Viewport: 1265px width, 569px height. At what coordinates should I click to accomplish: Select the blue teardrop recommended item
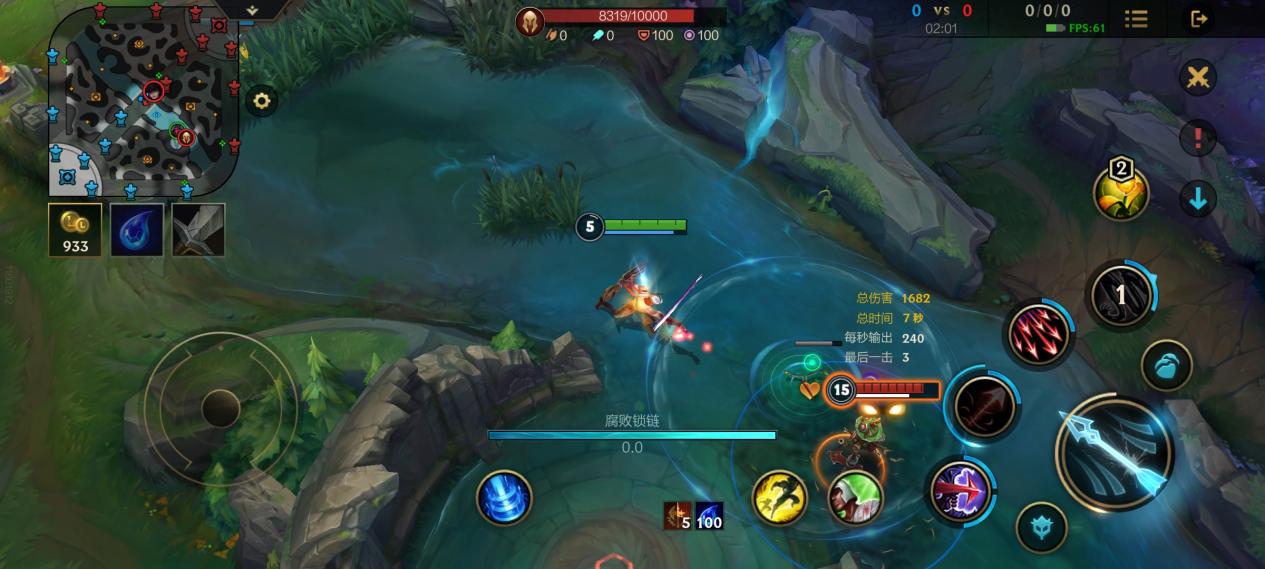point(137,230)
